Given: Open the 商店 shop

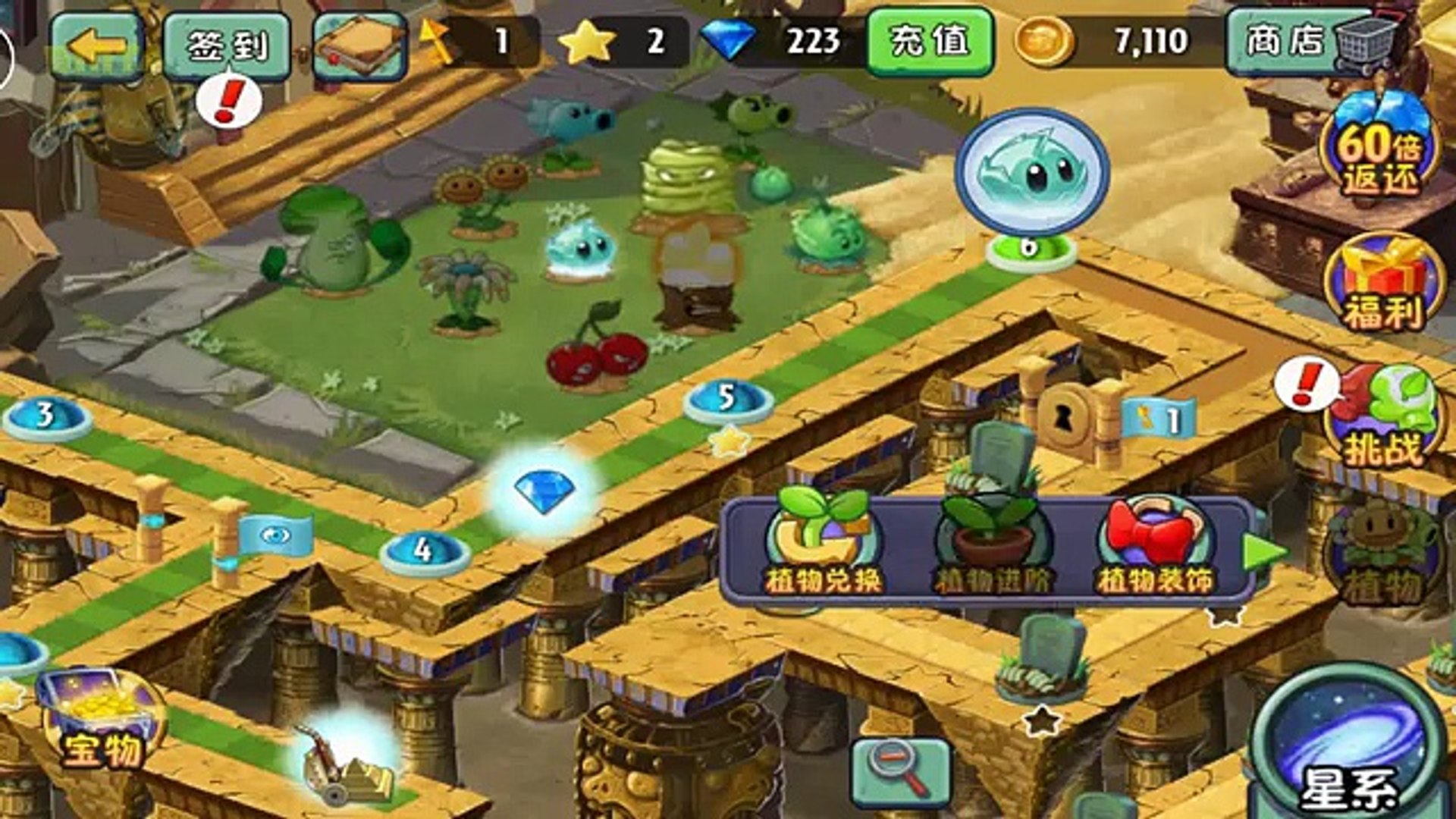Looking at the screenshot, I should pyautogui.click(x=1312, y=42).
